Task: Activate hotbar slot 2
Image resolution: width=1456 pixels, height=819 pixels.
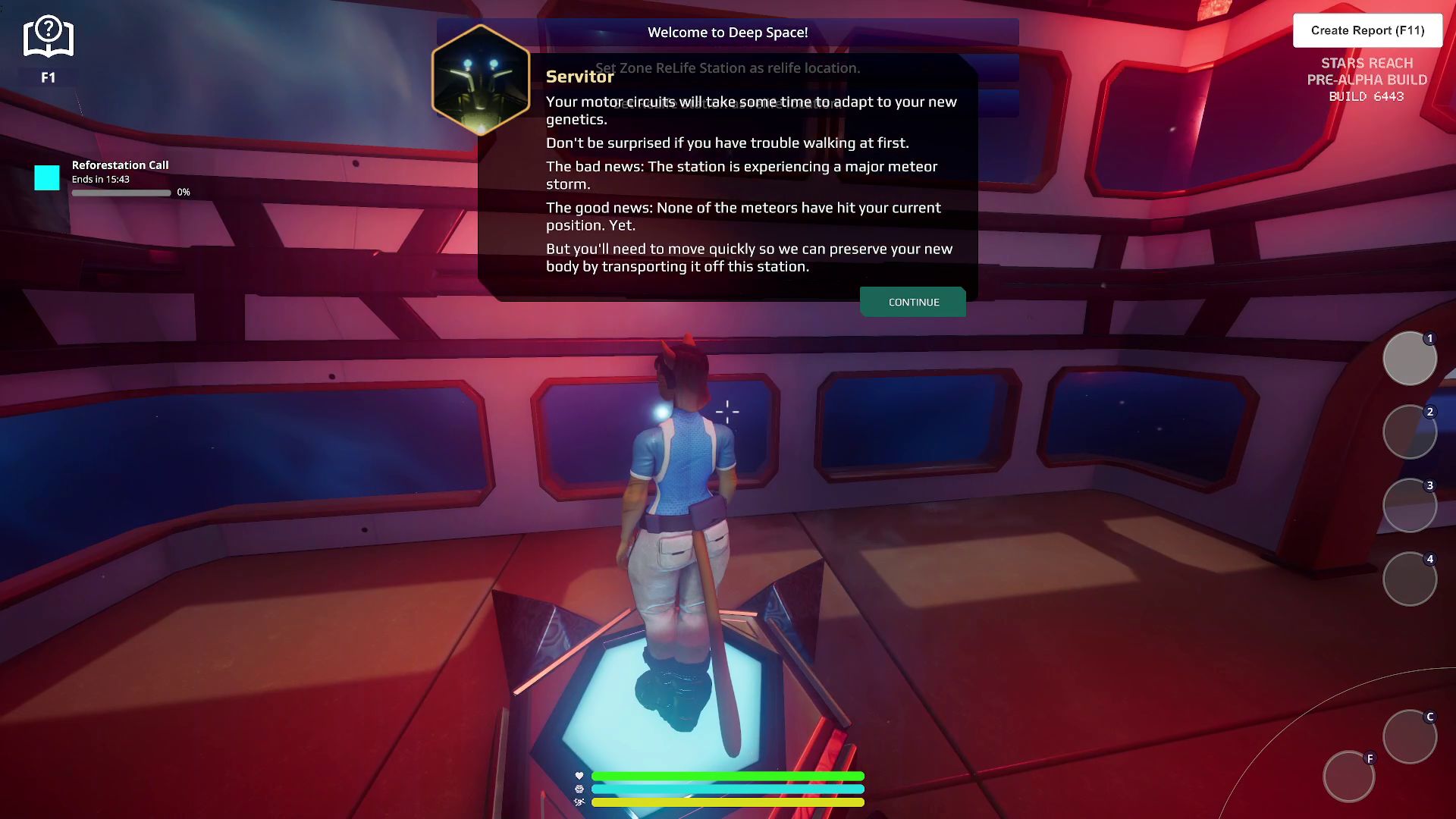Action: click(1410, 432)
